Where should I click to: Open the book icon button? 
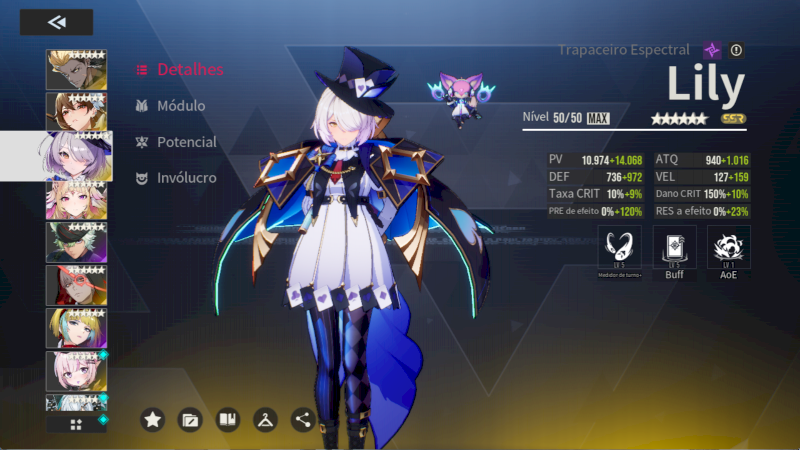coord(228,420)
